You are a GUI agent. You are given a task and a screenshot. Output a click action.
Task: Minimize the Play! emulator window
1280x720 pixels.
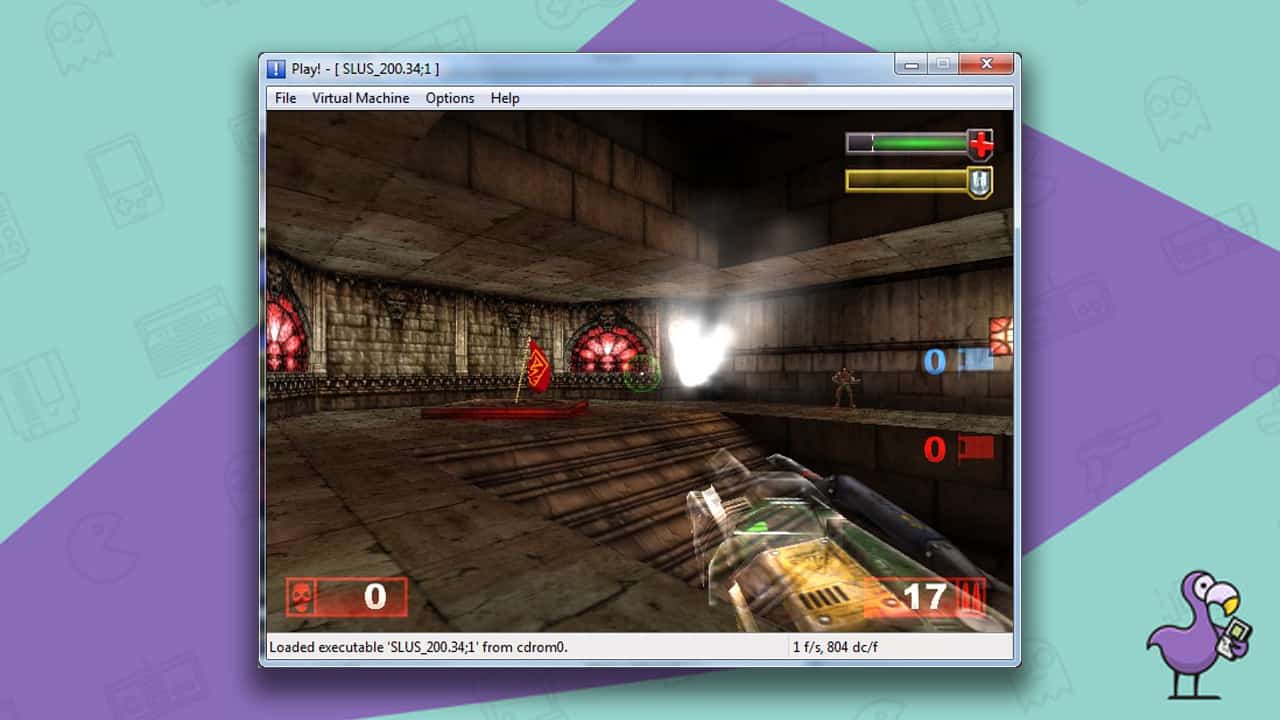pos(912,63)
